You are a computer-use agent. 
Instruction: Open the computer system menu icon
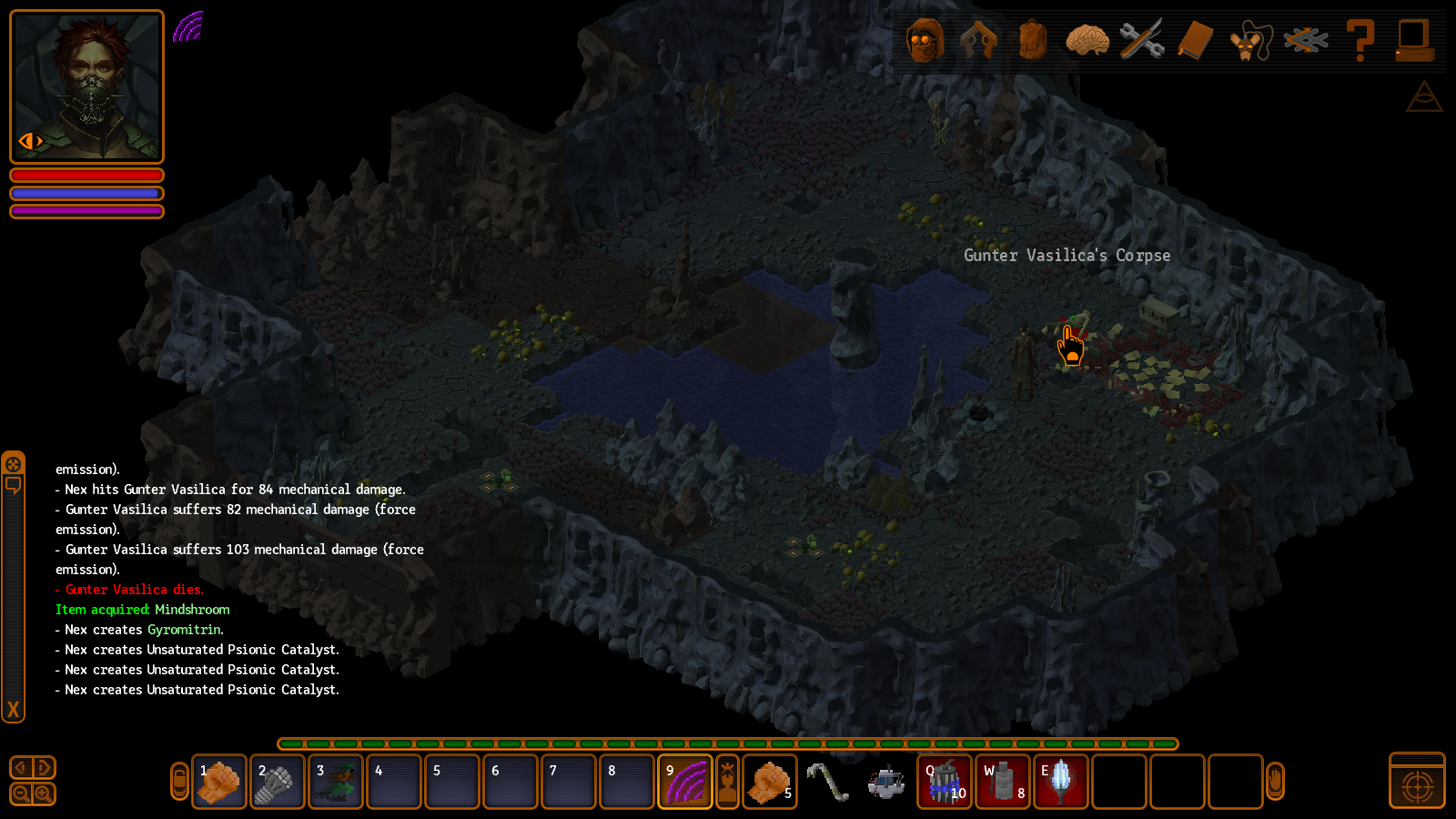(x=1415, y=41)
